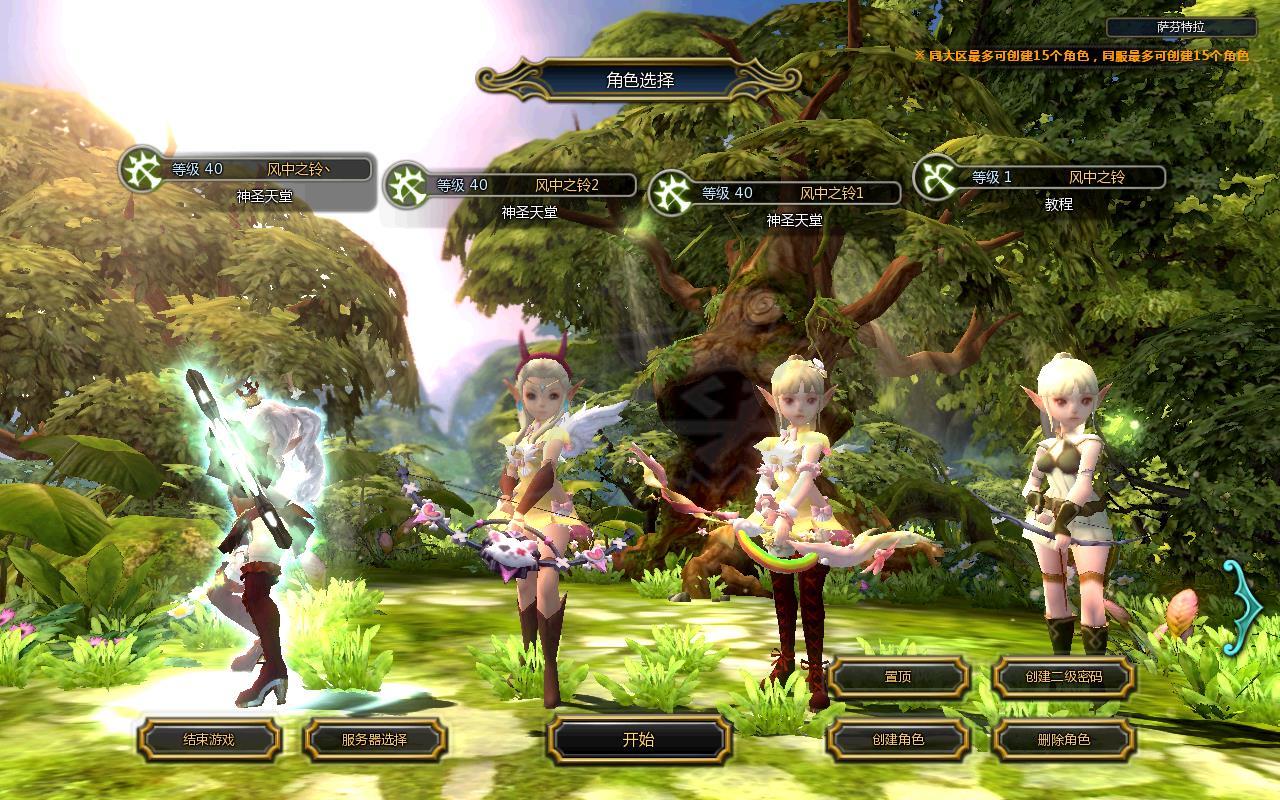Image resolution: width=1280 pixels, height=800 pixels.
Task: Select the character plate 风中之铃2
Action: [512, 185]
